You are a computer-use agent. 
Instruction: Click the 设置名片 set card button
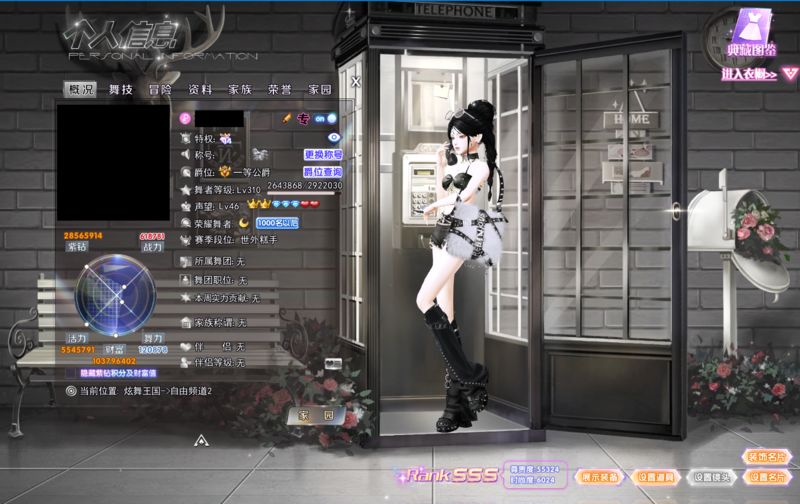766,477
